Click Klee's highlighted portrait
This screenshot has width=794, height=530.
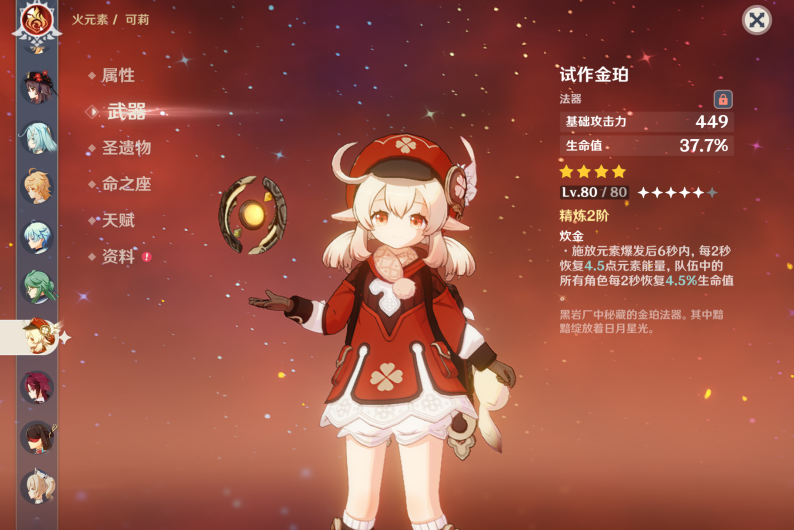(38, 337)
